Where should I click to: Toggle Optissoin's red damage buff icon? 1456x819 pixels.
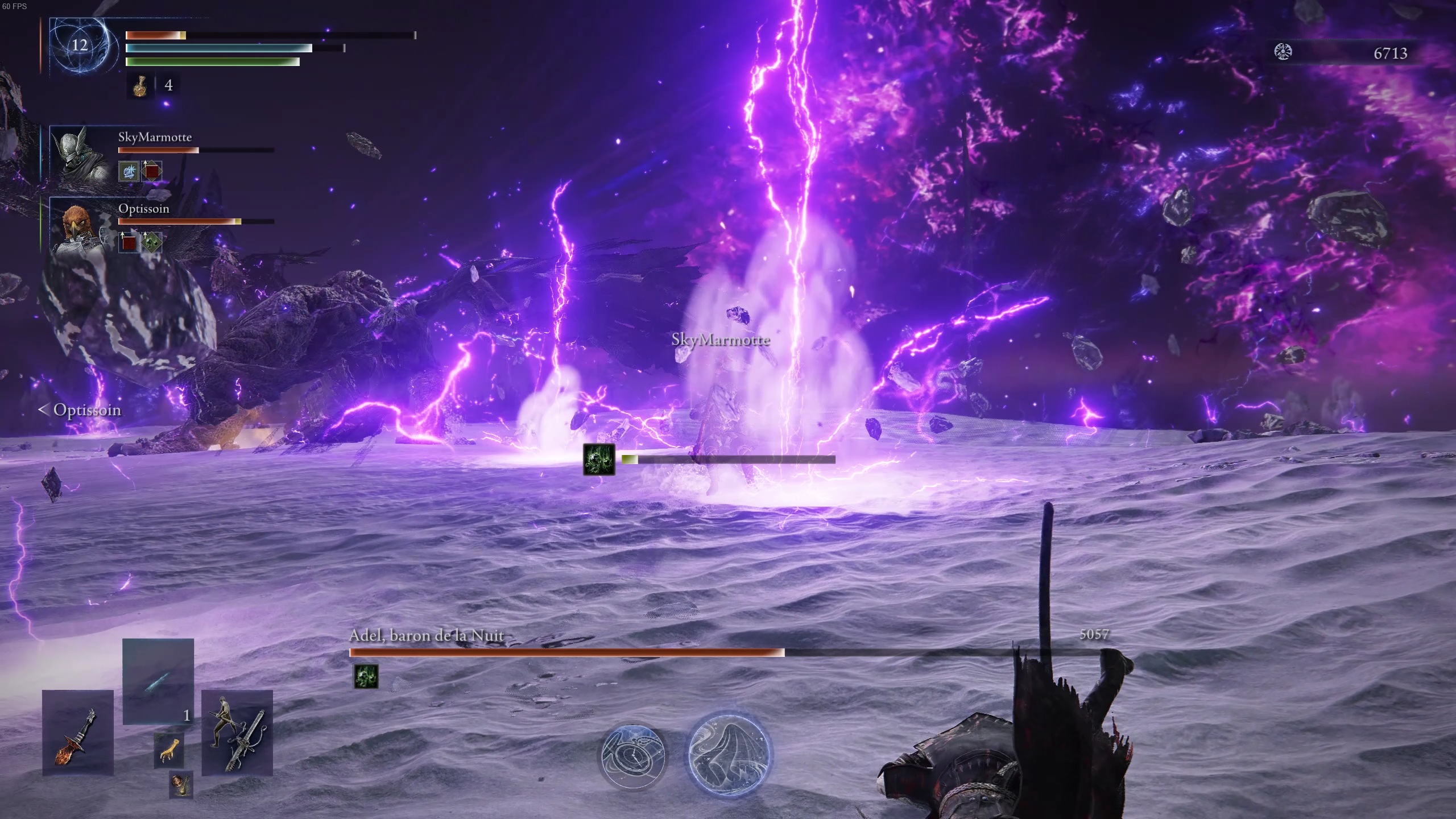click(x=130, y=242)
